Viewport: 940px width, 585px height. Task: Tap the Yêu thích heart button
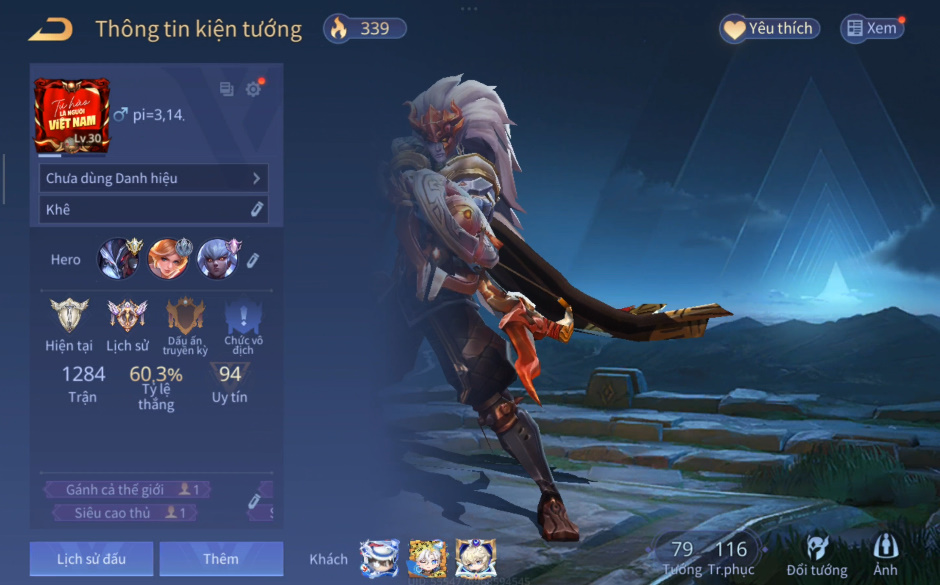[x=769, y=29]
